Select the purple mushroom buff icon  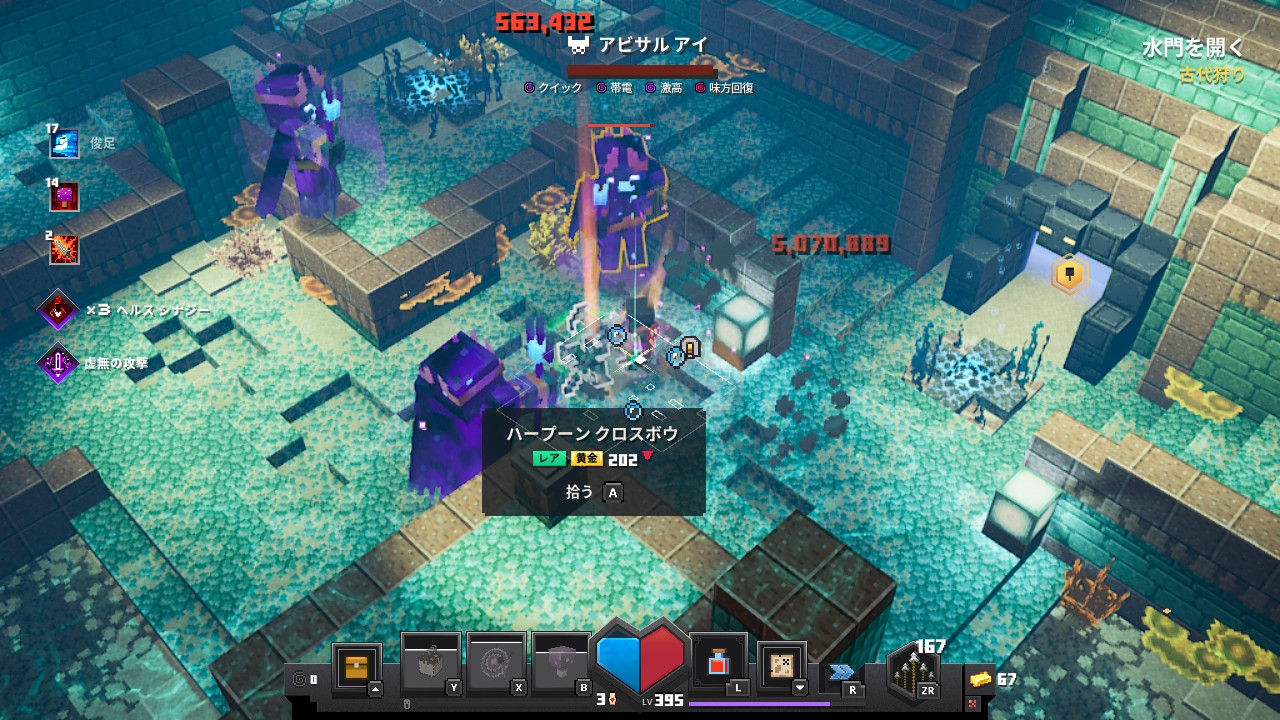click(64, 197)
